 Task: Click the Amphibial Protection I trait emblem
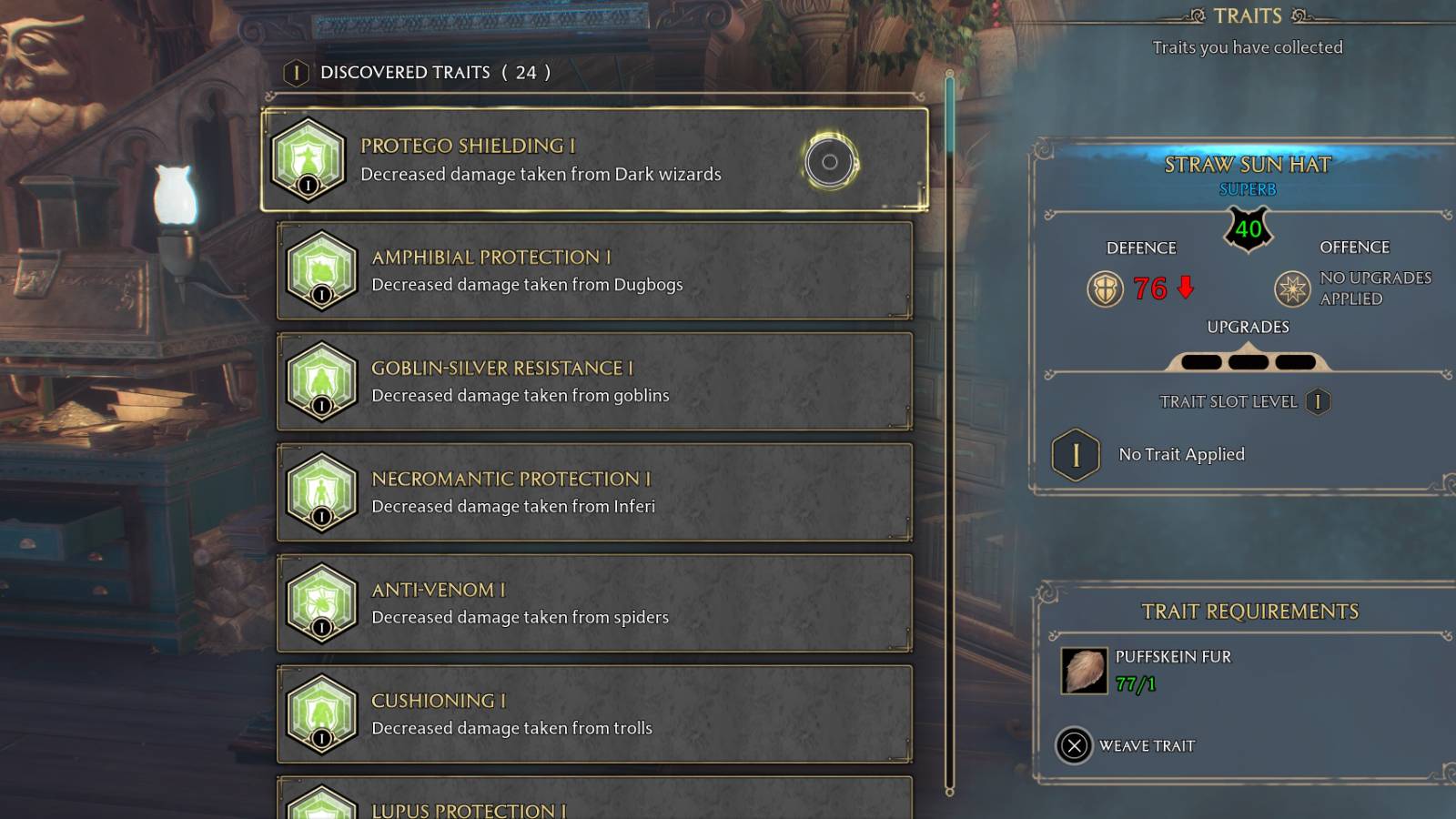pos(320,270)
